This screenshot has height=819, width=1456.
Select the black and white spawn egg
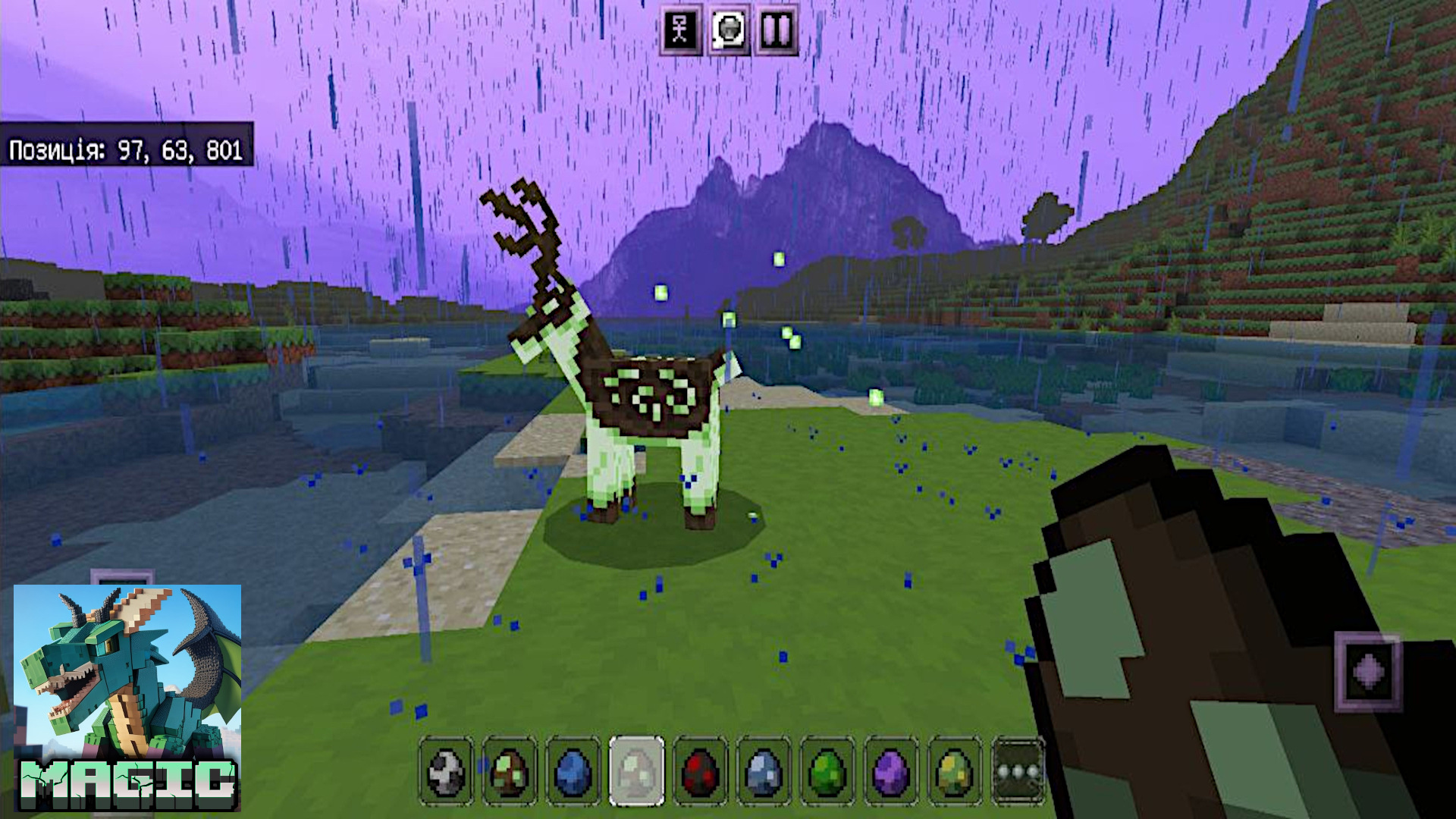(x=446, y=771)
